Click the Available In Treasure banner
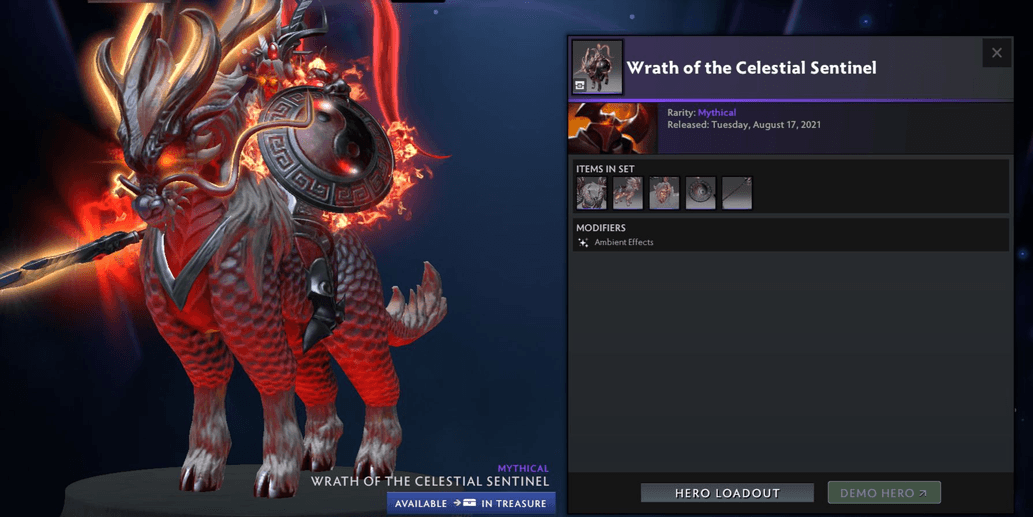 [471, 503]
